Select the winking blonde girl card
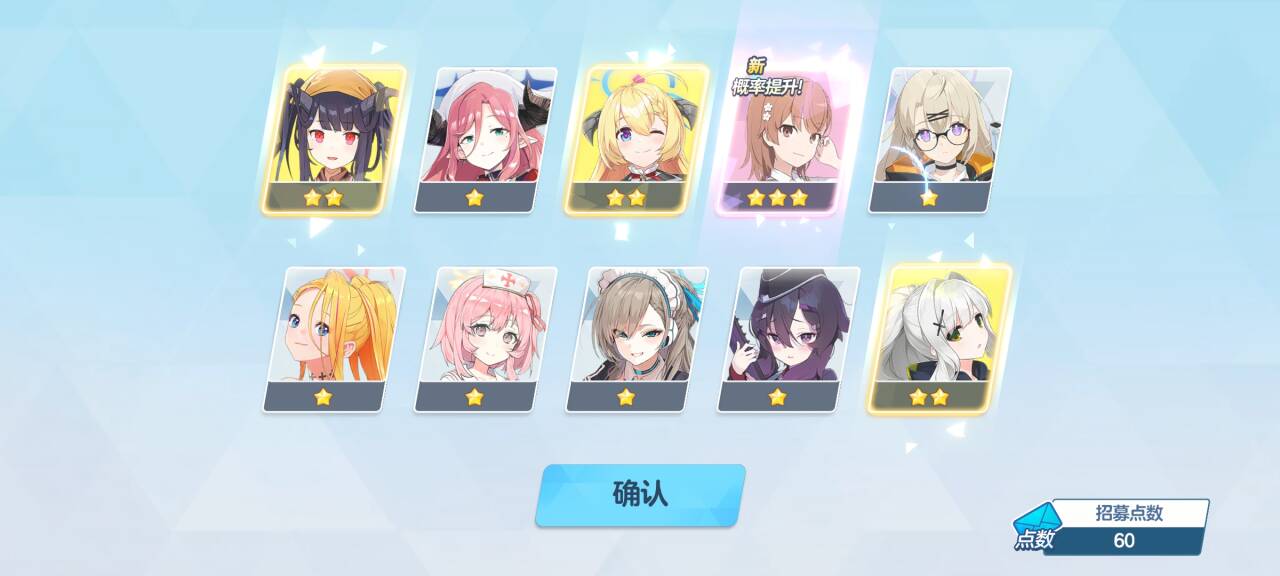 coord(637,139)
